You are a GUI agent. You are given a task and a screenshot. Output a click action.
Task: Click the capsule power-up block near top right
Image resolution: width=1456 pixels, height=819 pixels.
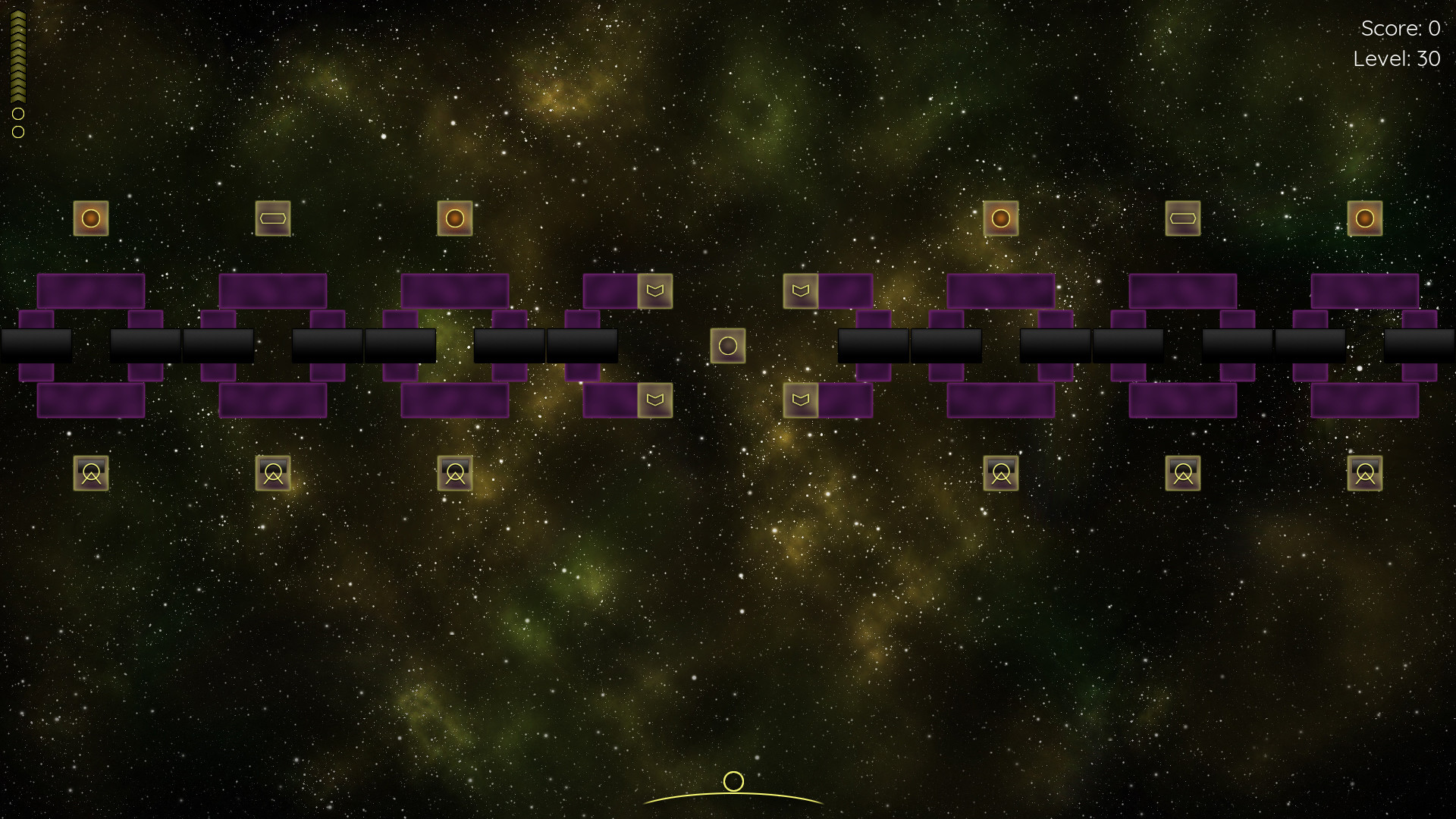click(x=1183, y=218)
